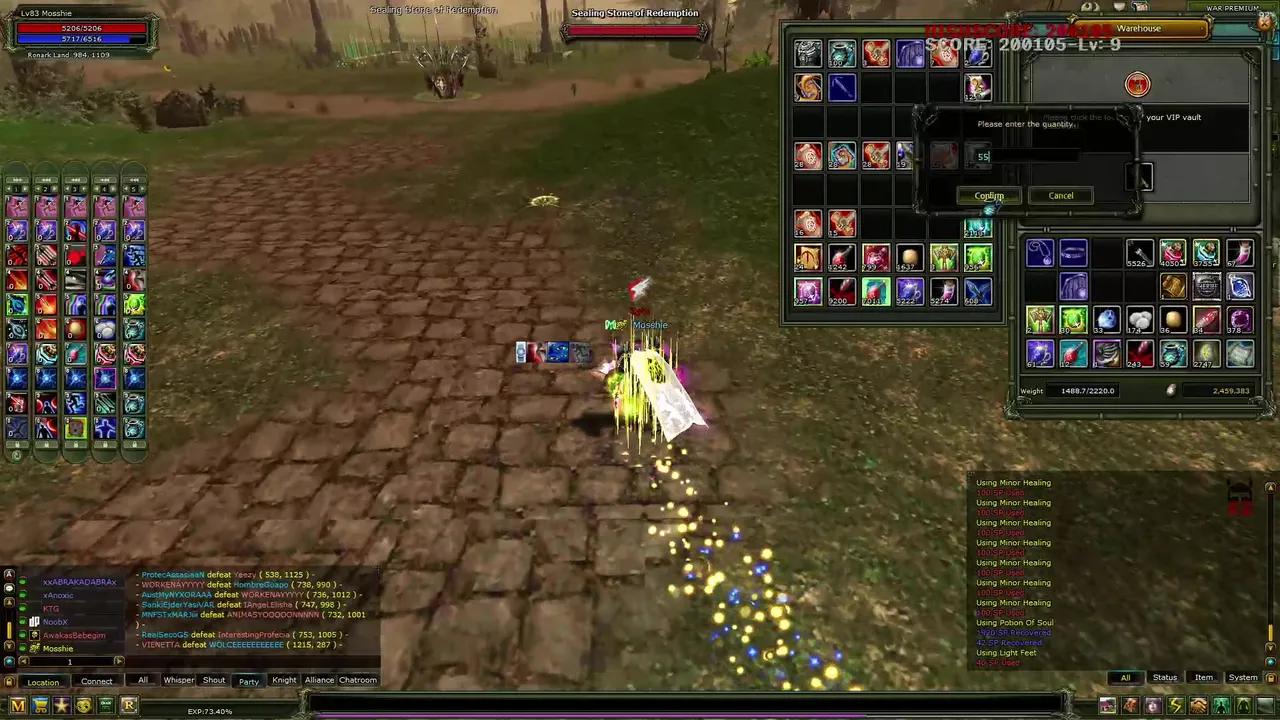Screen dimensions: 1280x720
Task: Toggle the lock icon next to Location
Action: pos(9,681)
